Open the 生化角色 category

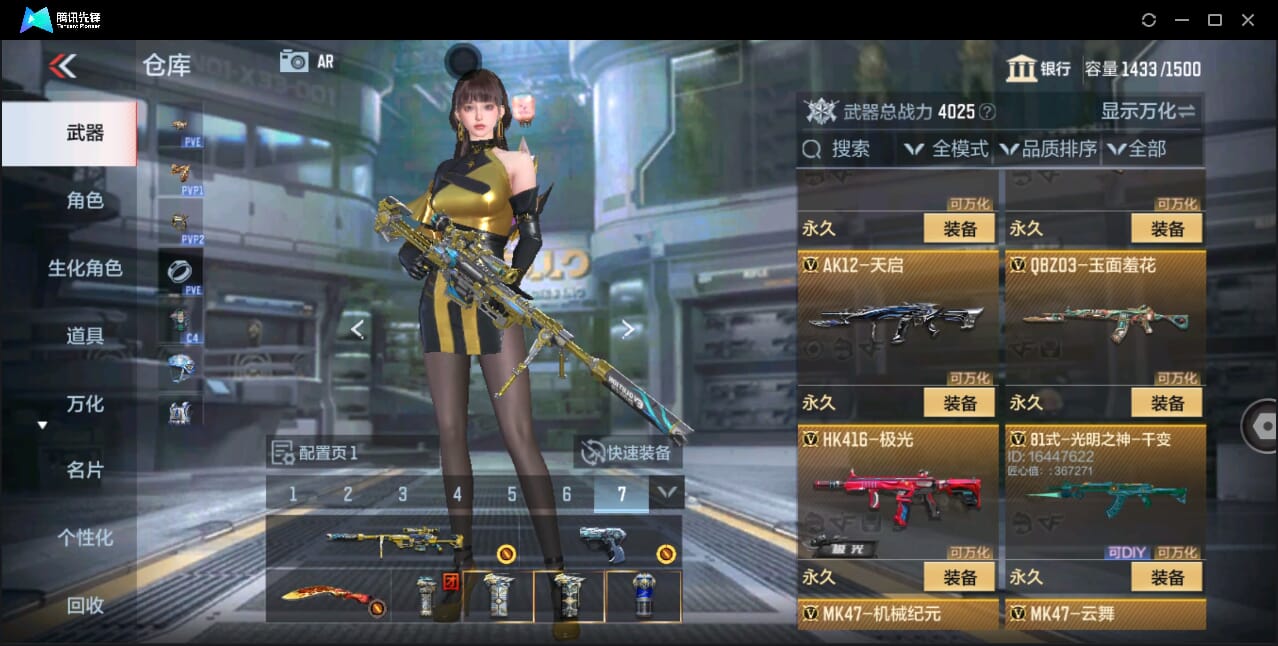(x=85, y=268)
